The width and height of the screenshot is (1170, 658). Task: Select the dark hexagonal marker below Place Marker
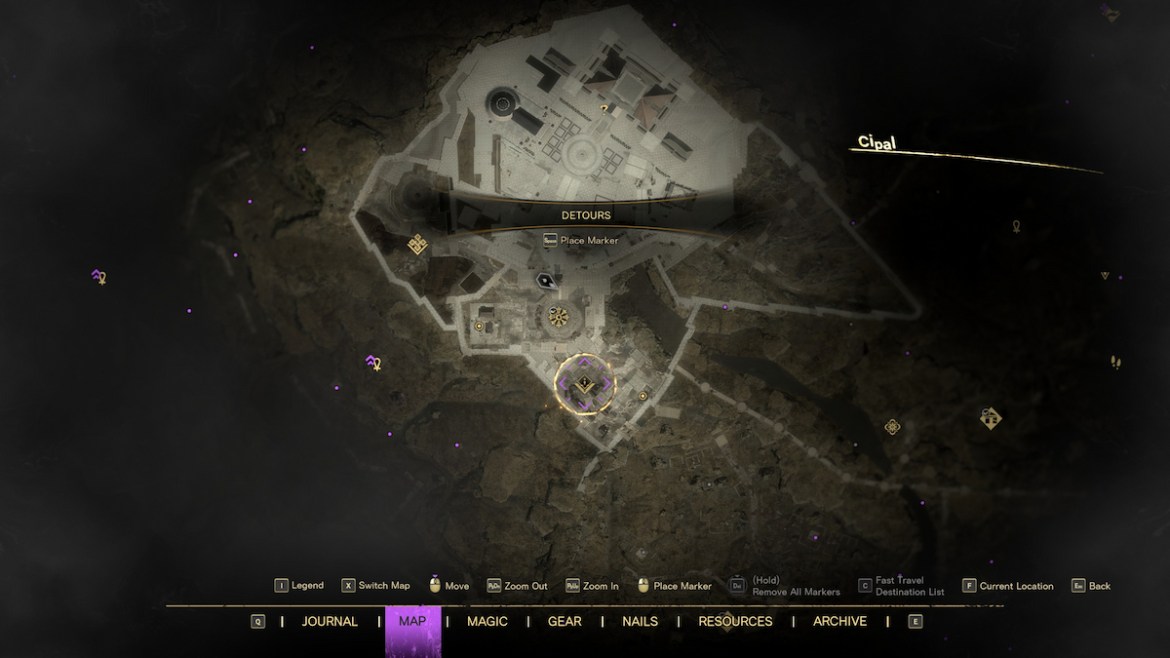point(545,281)
